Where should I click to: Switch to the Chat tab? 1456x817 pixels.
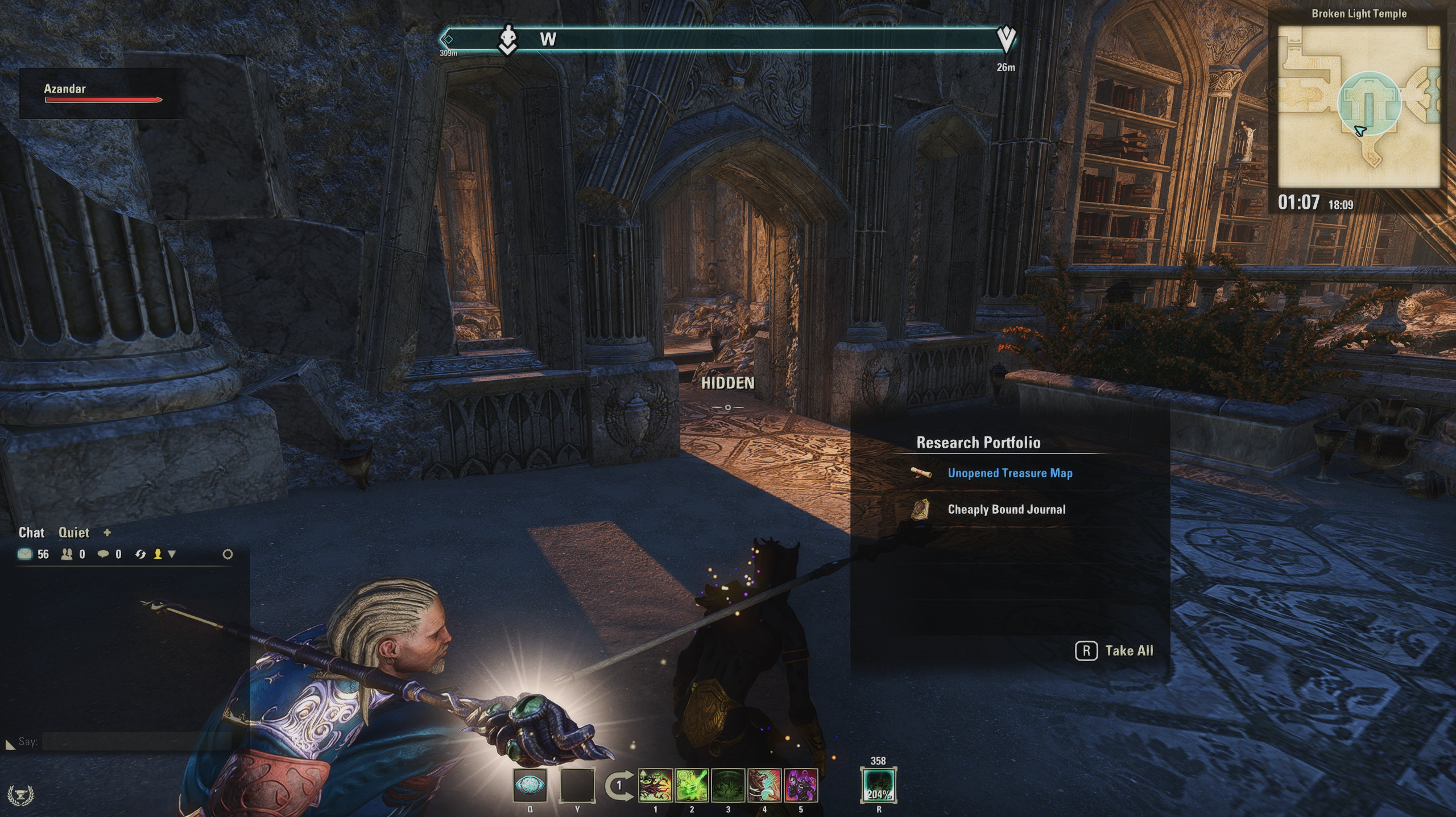coord(31,533)
